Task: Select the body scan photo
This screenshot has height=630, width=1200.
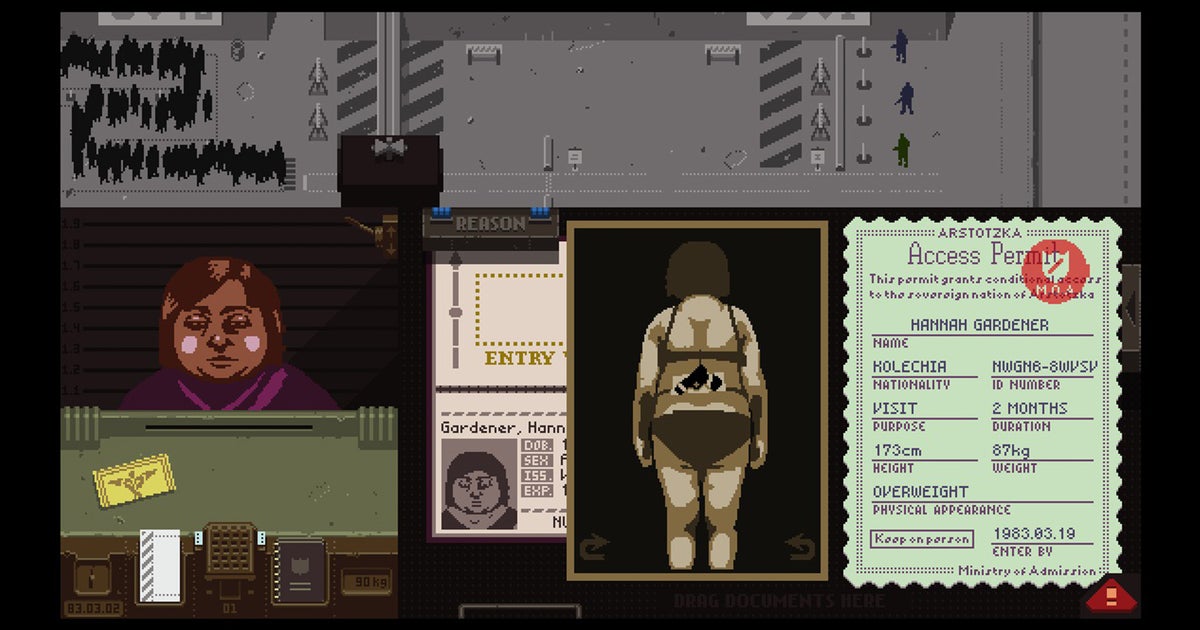Action: click(x=697, y=400)
